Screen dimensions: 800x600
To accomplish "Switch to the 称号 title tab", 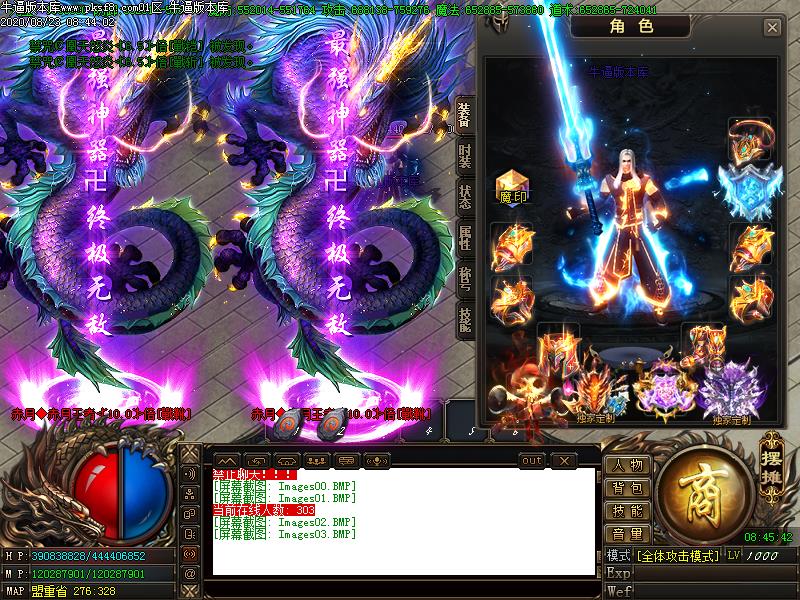I will (465, 277).
